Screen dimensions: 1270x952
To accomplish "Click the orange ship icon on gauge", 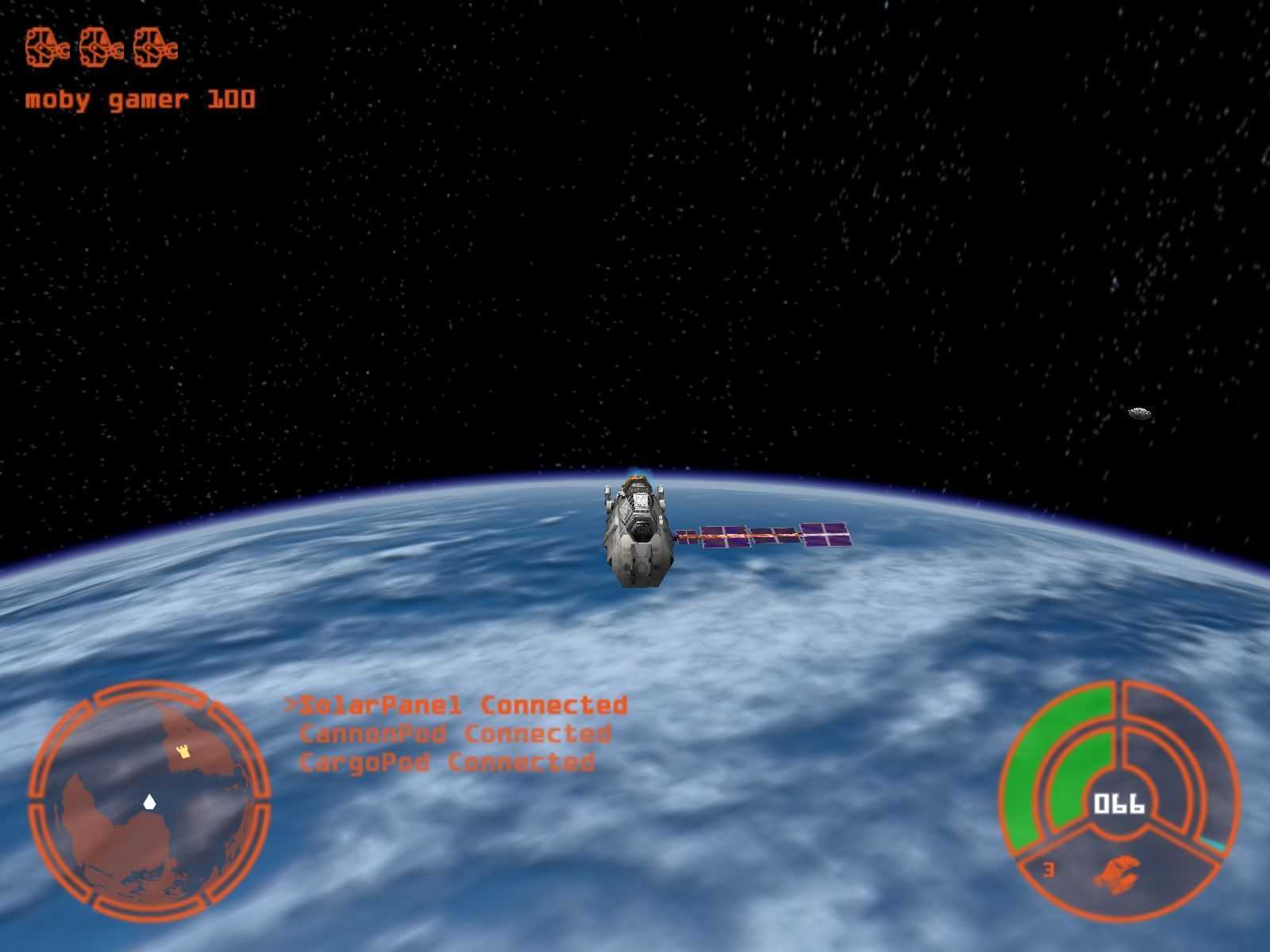I will coord(1117,872).
